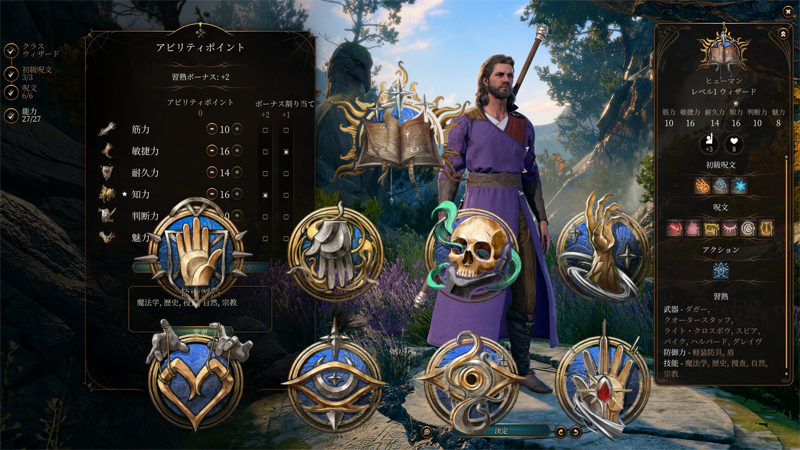Confirm character with the 決定 button
800x450 pixels.
click(x=501, y=431)
